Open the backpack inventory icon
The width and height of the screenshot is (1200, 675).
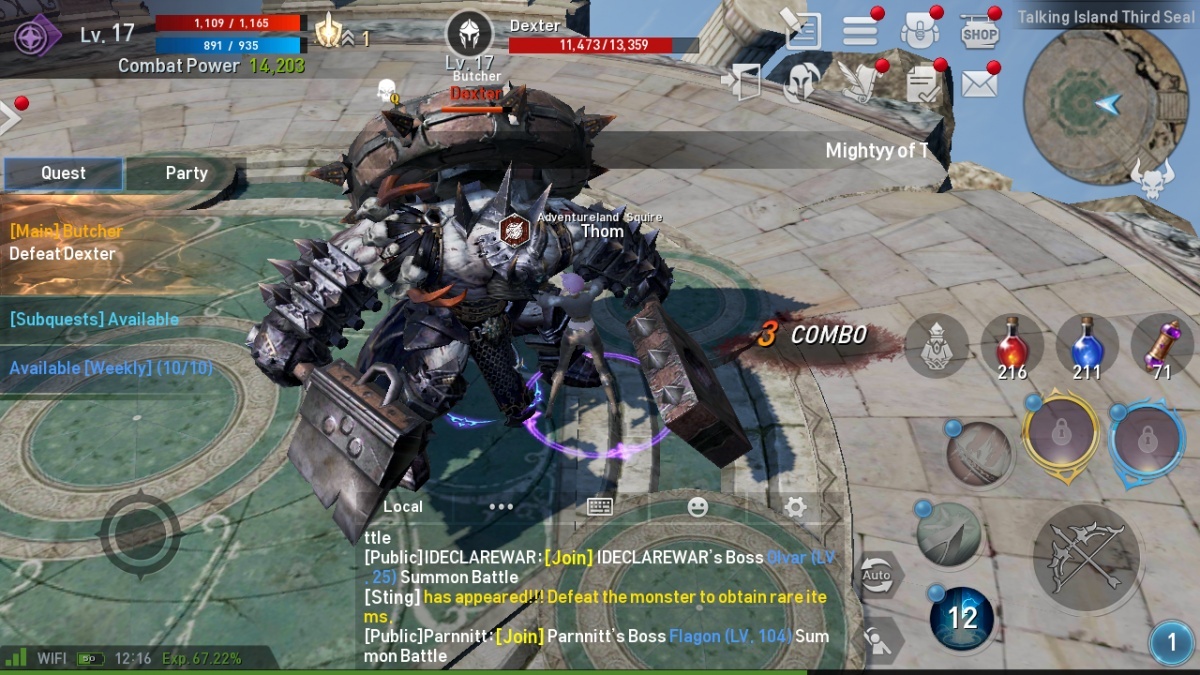pyautogui.click(x=919, y=31)
